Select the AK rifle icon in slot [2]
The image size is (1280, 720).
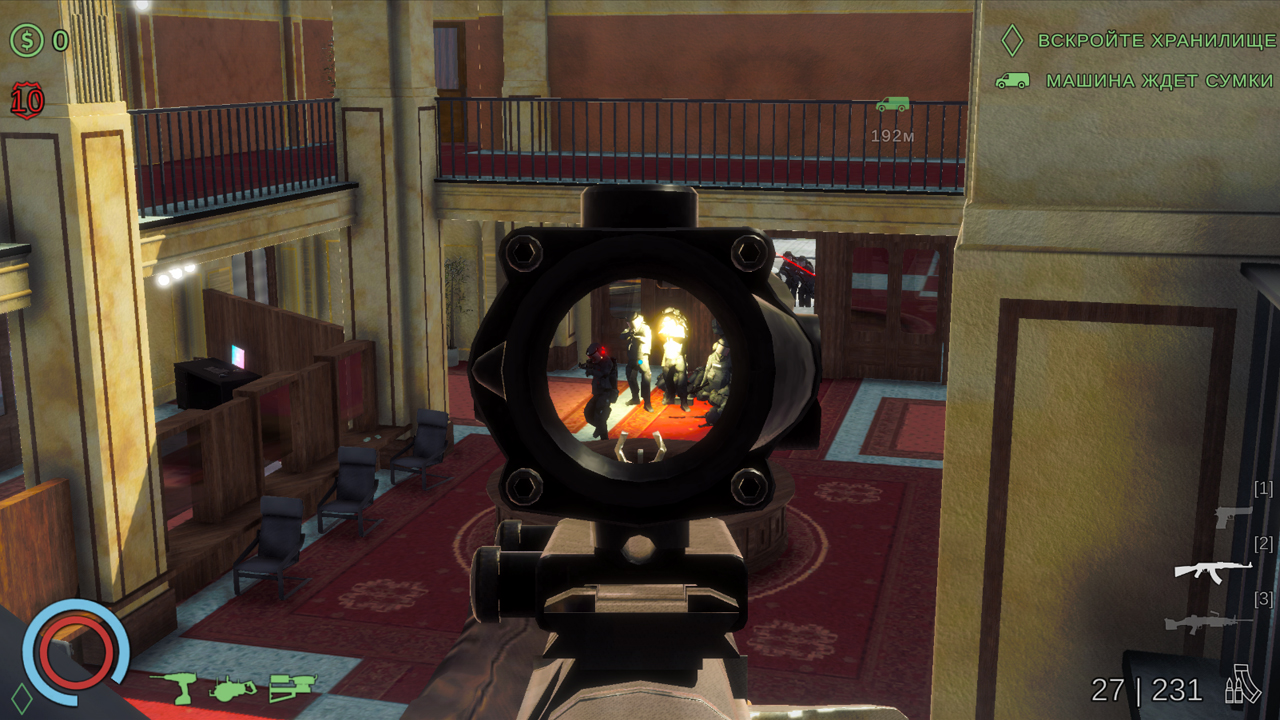click(x=1213, y=573)
